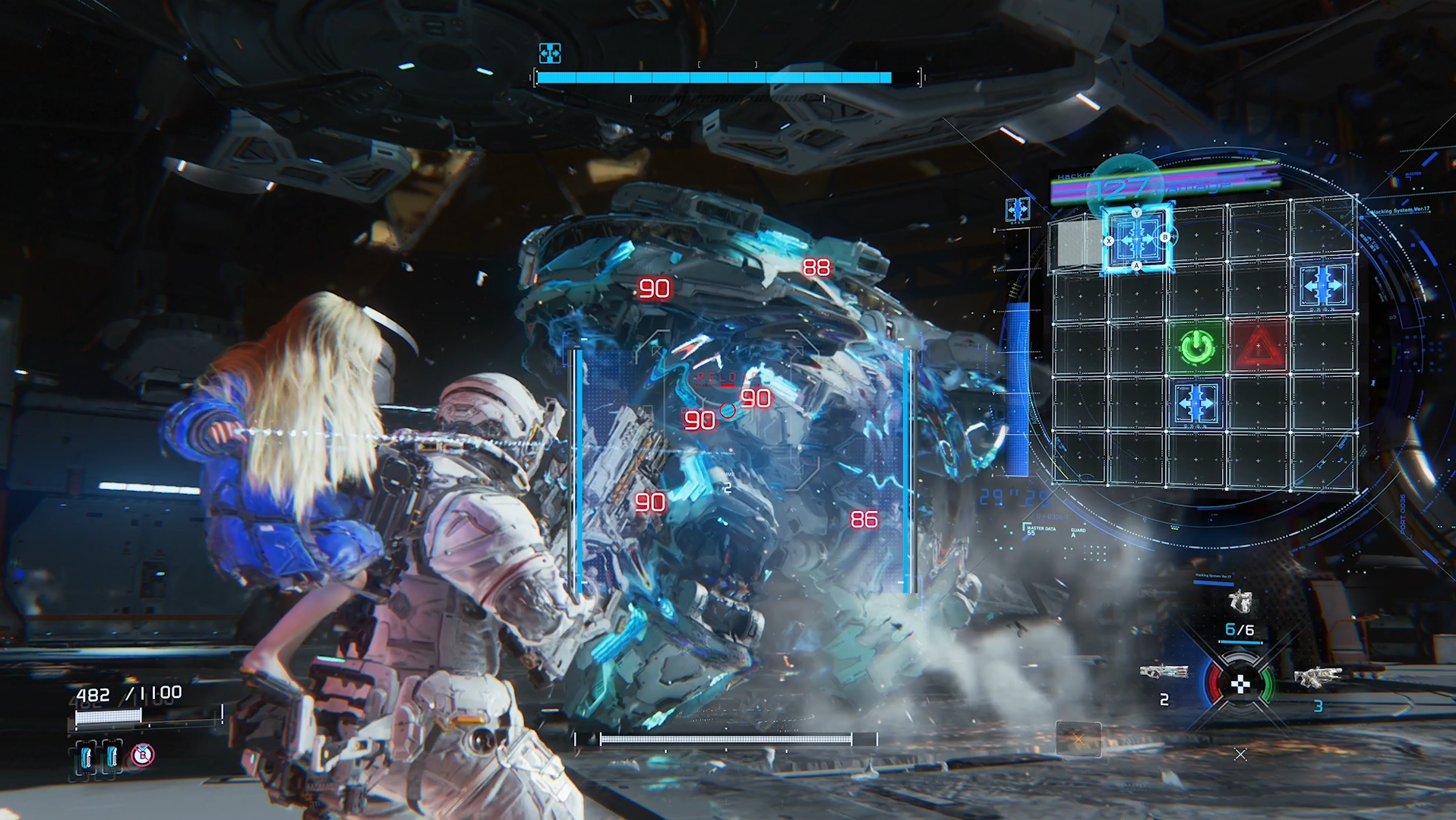This screenshot has width=1456, height=820.
Task: Equip the right weapon with 3 ammo
Action: click(1317, 676)
